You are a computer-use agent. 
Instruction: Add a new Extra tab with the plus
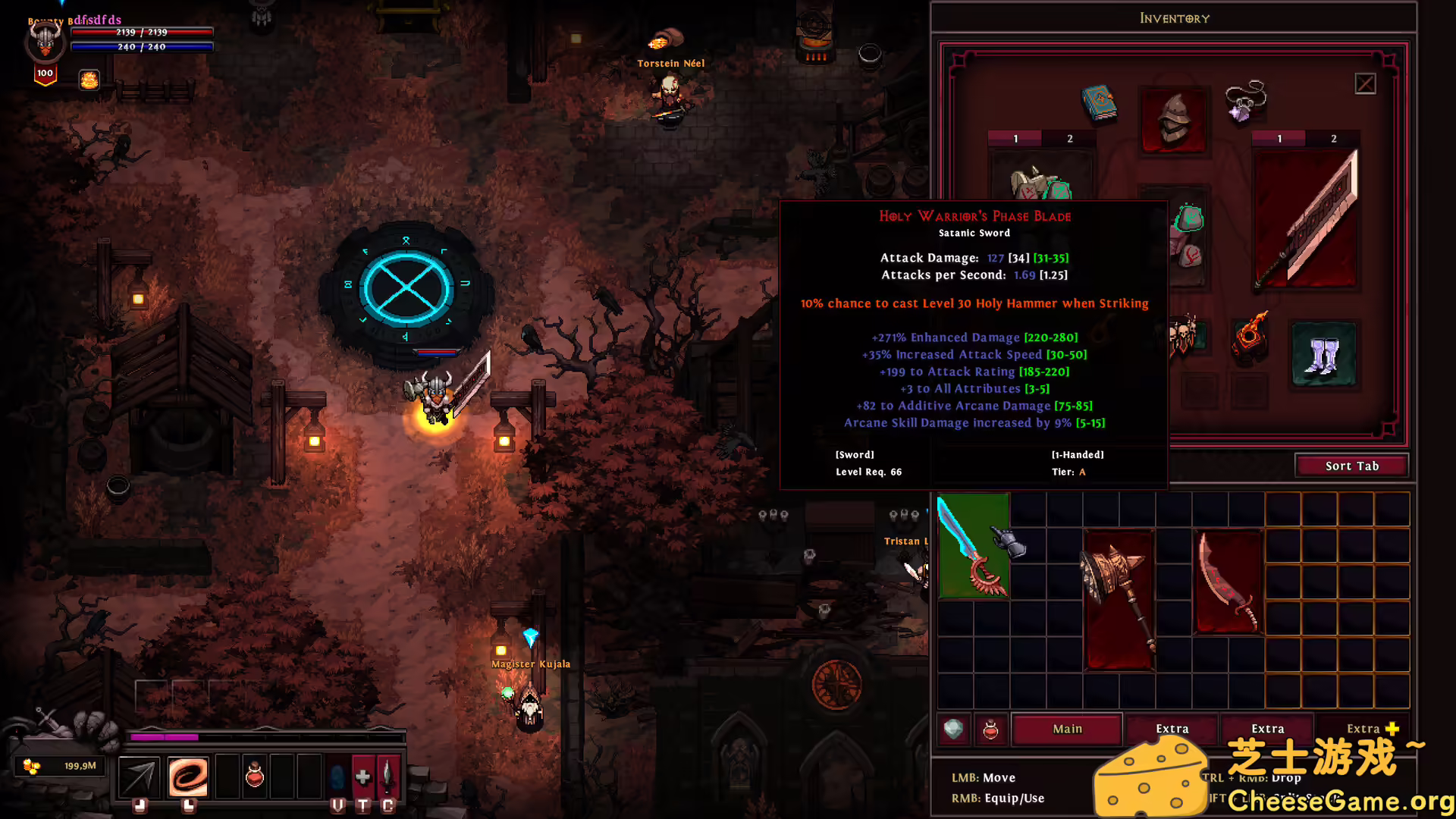1392,728
